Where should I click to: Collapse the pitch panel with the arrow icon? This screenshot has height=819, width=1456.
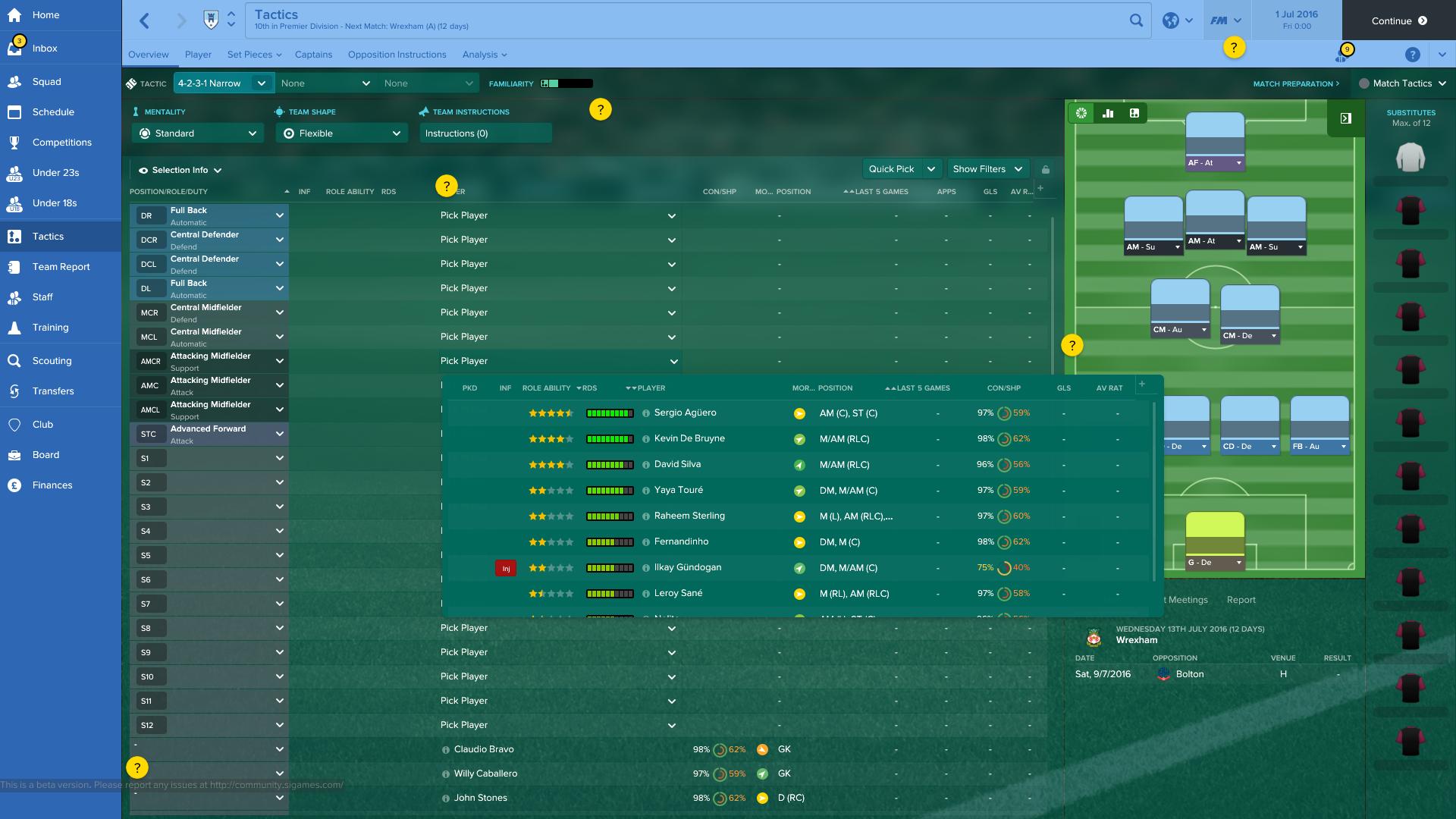pos(1345,118)
